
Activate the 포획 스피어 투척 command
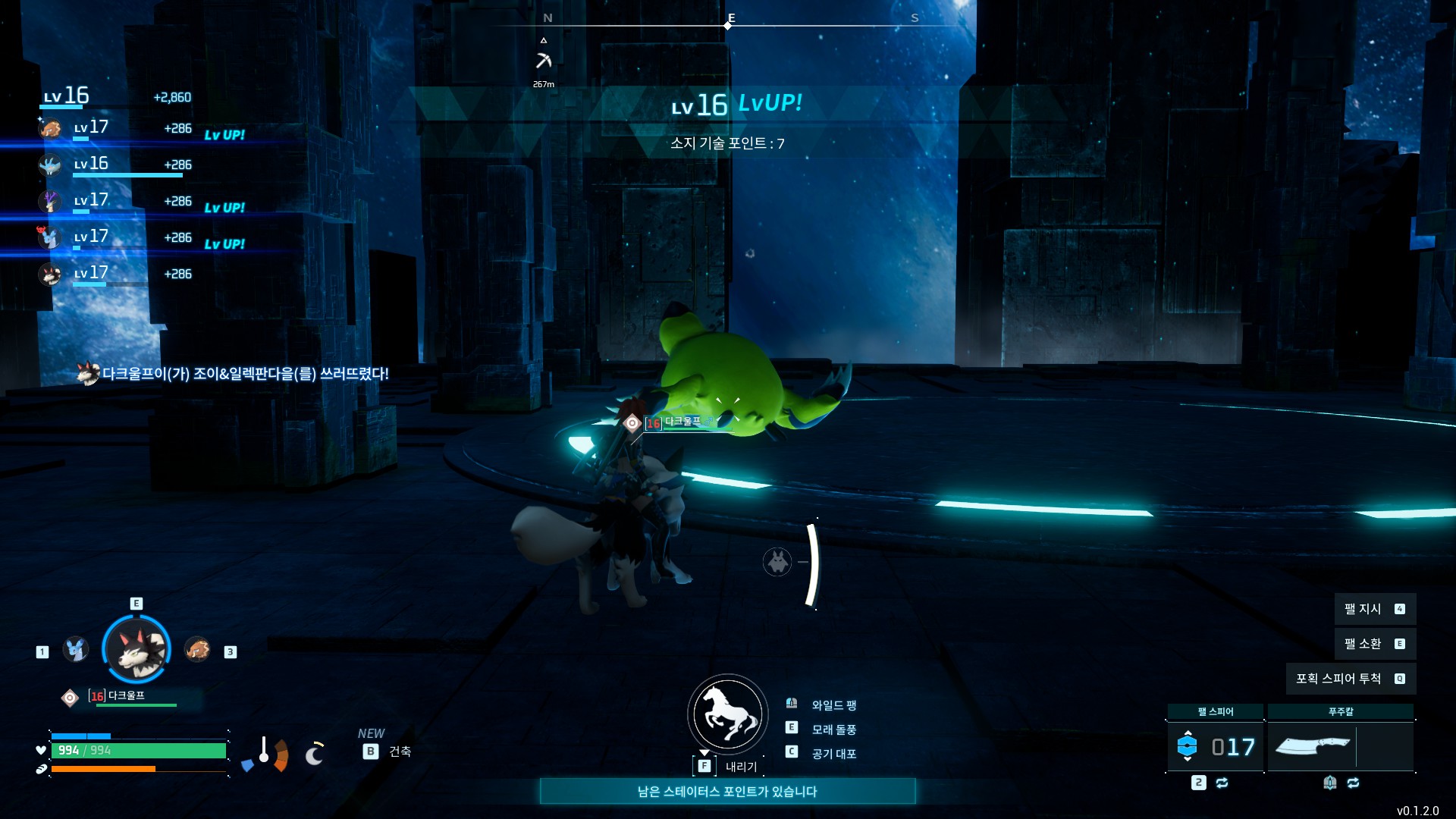click(1350, 679)
